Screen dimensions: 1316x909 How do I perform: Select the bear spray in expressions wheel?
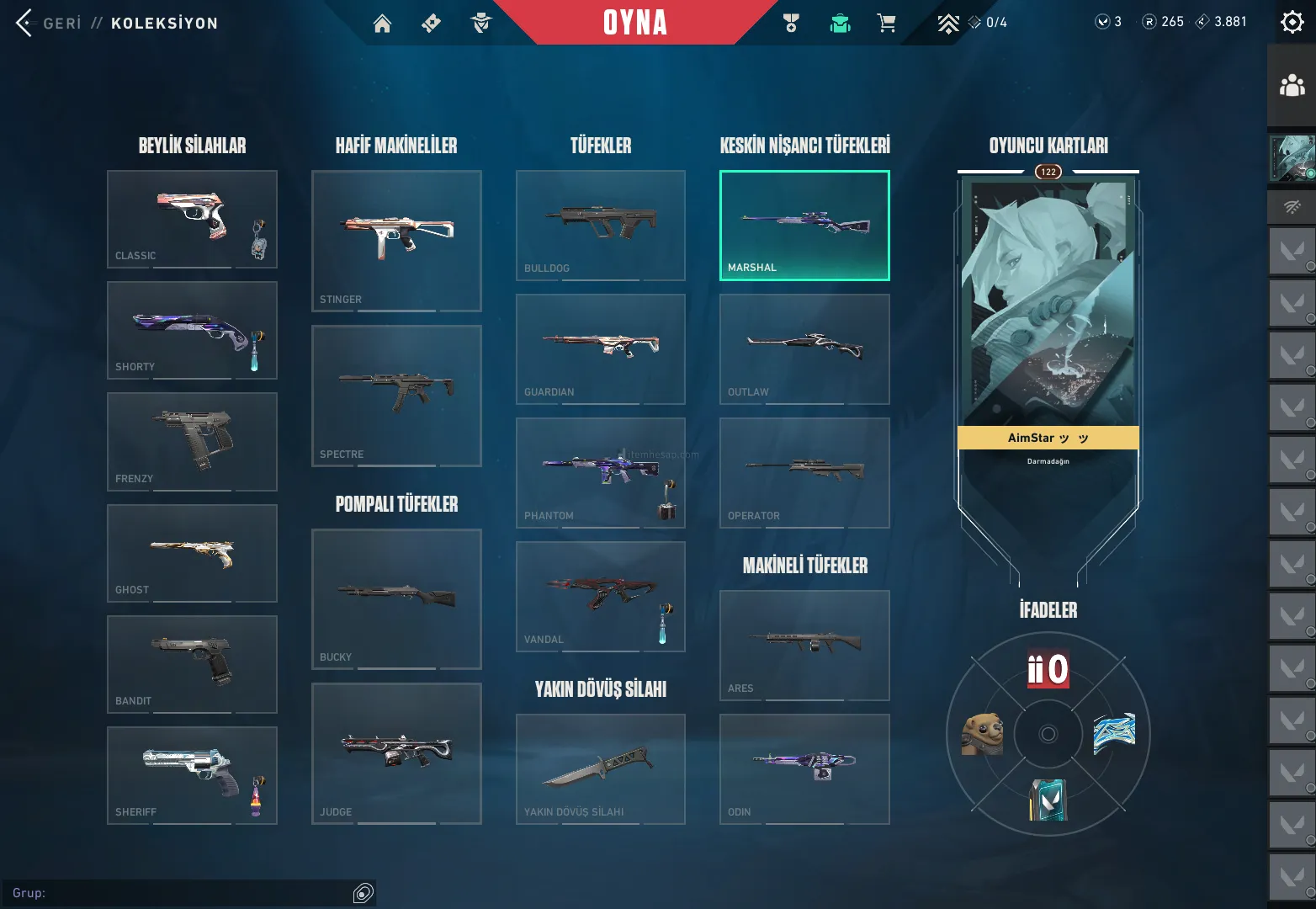[983, 734]
